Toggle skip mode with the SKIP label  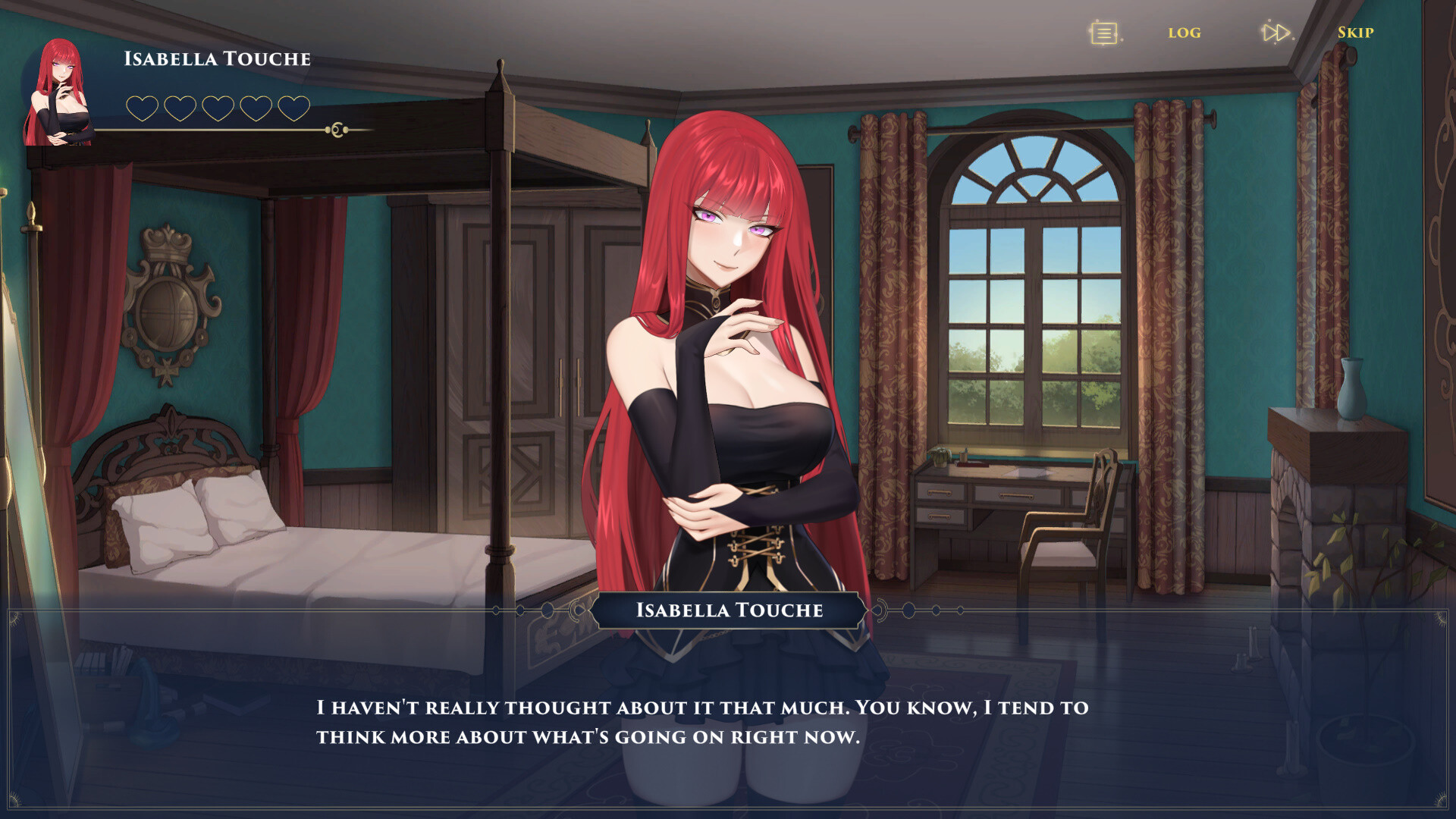coord(1355,33)
